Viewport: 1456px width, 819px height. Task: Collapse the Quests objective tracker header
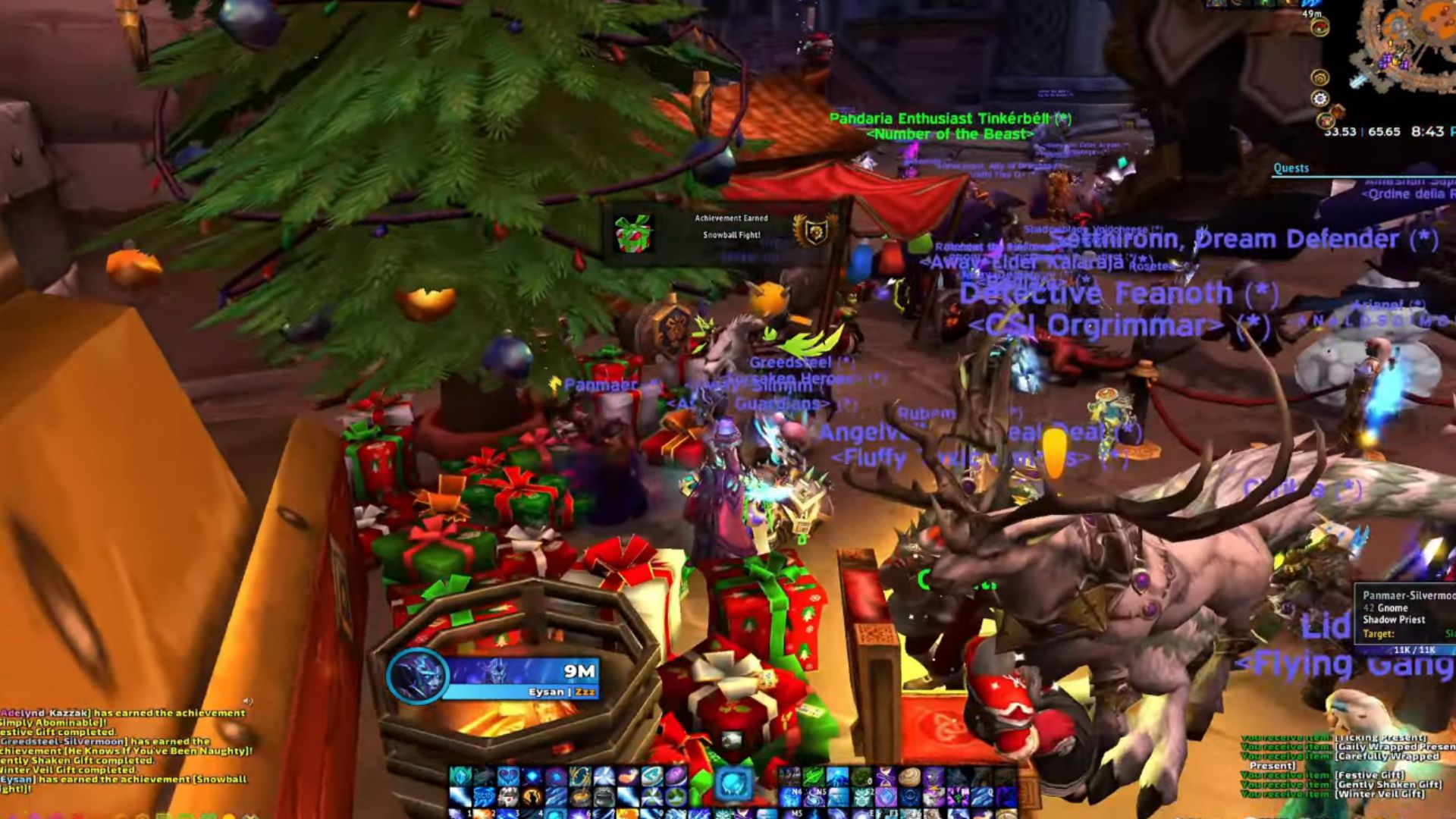click(x=1291, y=168)
